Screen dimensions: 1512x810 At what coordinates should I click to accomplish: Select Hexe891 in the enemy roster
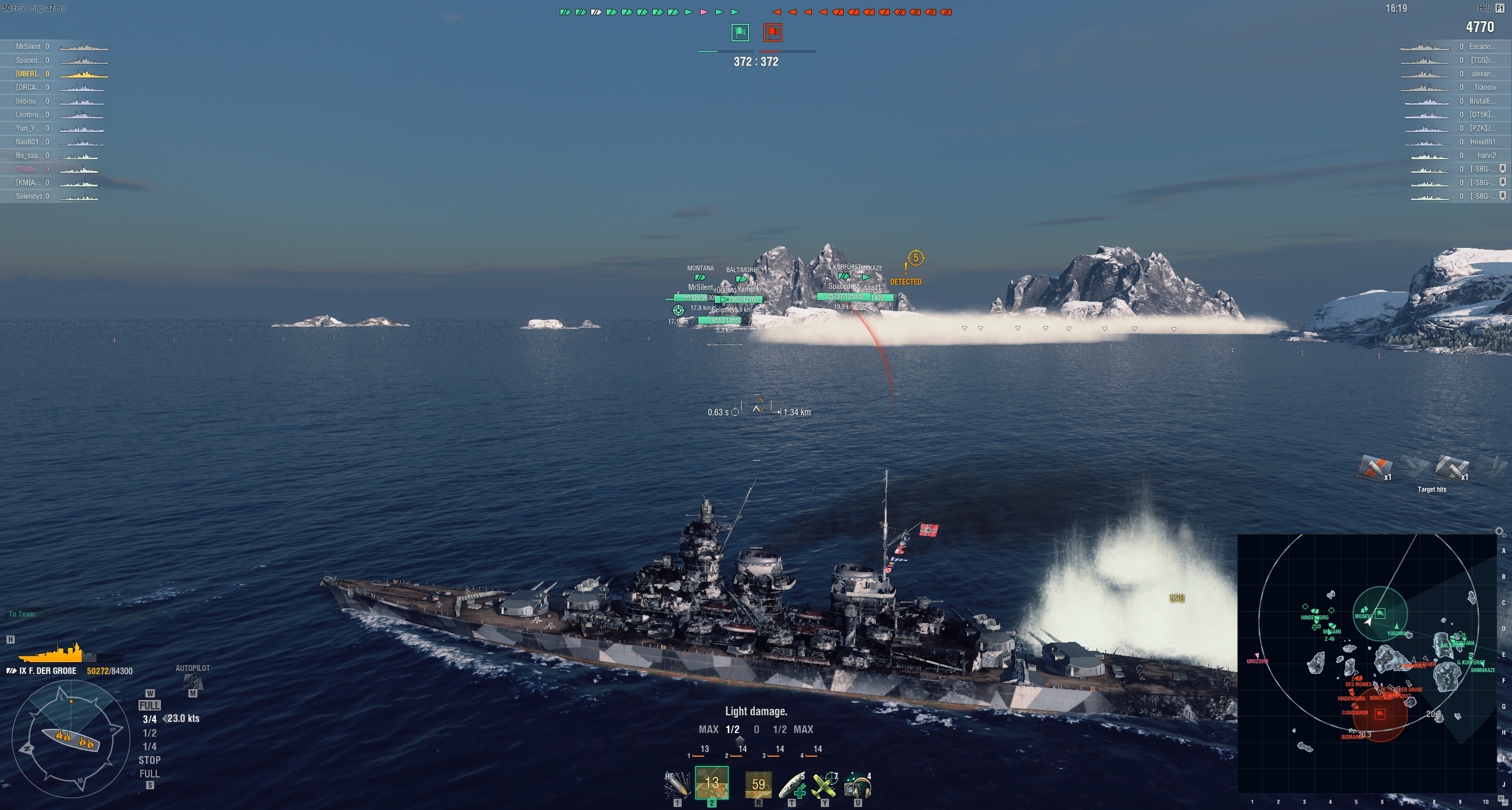point(1482,142)
